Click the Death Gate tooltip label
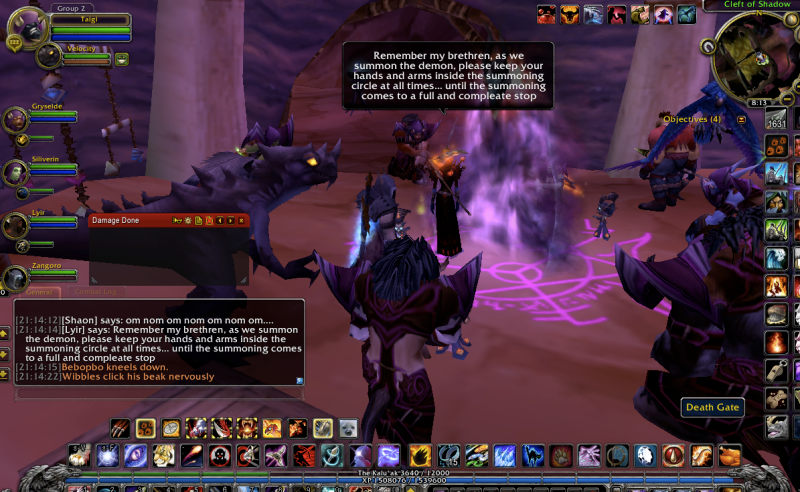The height and width of the screenshot is (492, 800). 712,407
